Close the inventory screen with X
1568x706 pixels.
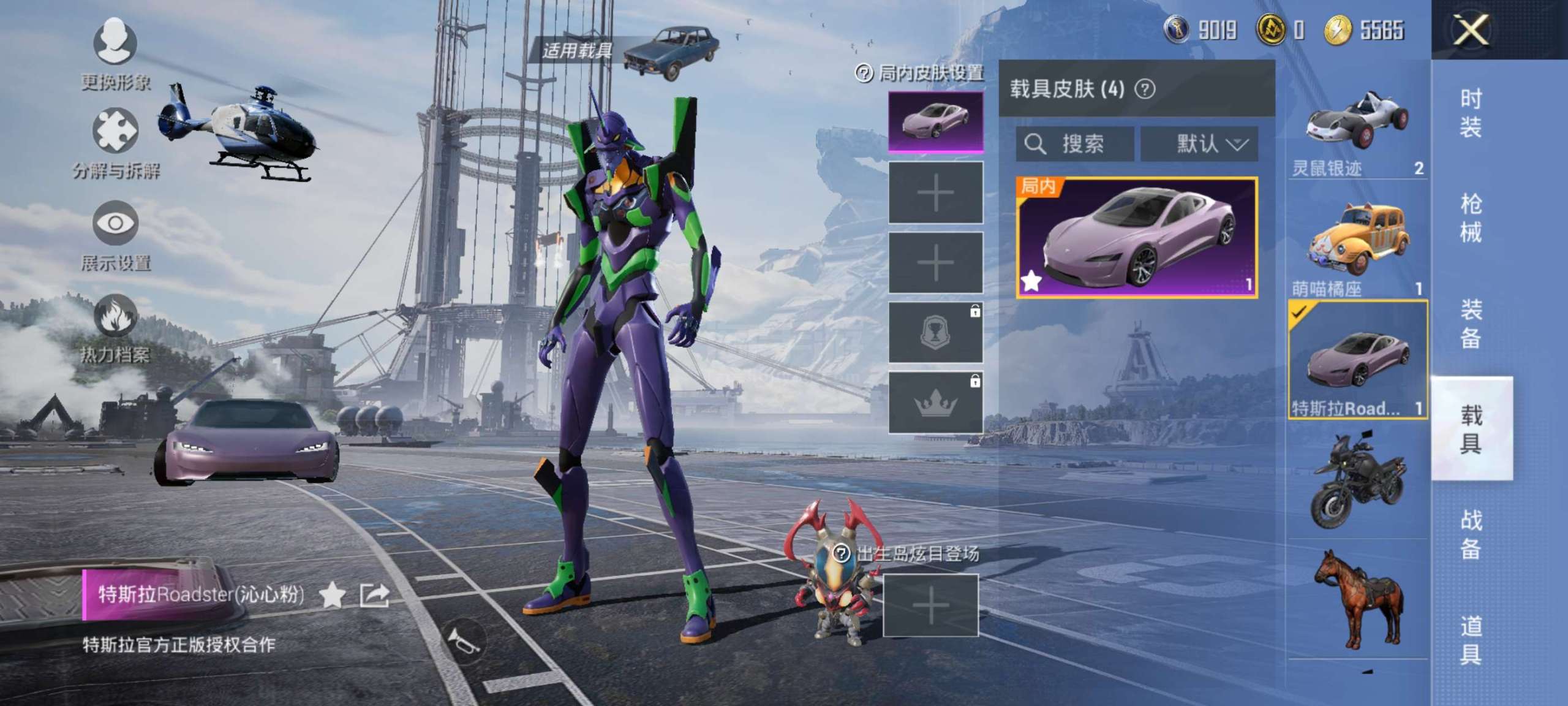coord(1470,29)
